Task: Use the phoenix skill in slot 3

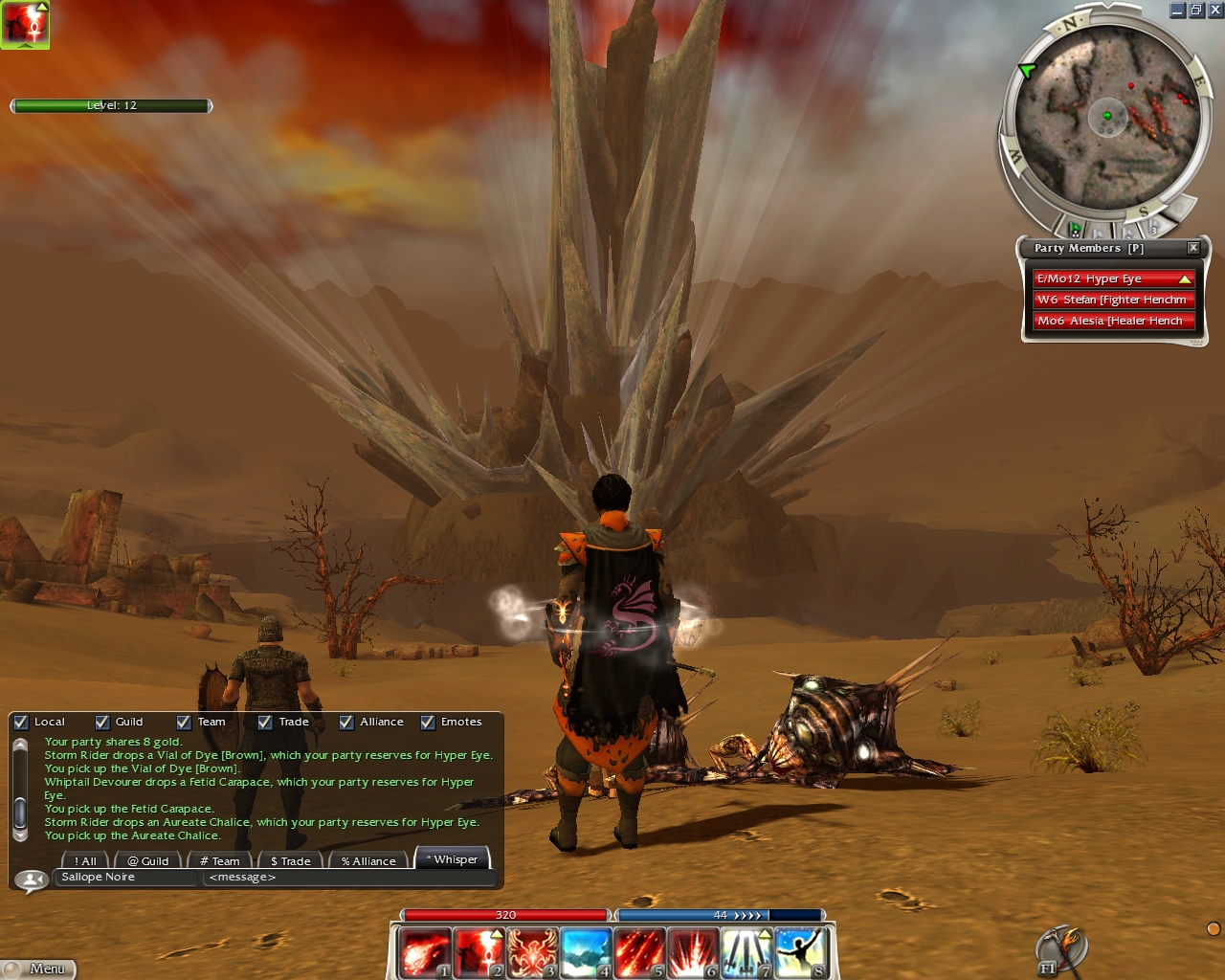Action: point(532,953)
